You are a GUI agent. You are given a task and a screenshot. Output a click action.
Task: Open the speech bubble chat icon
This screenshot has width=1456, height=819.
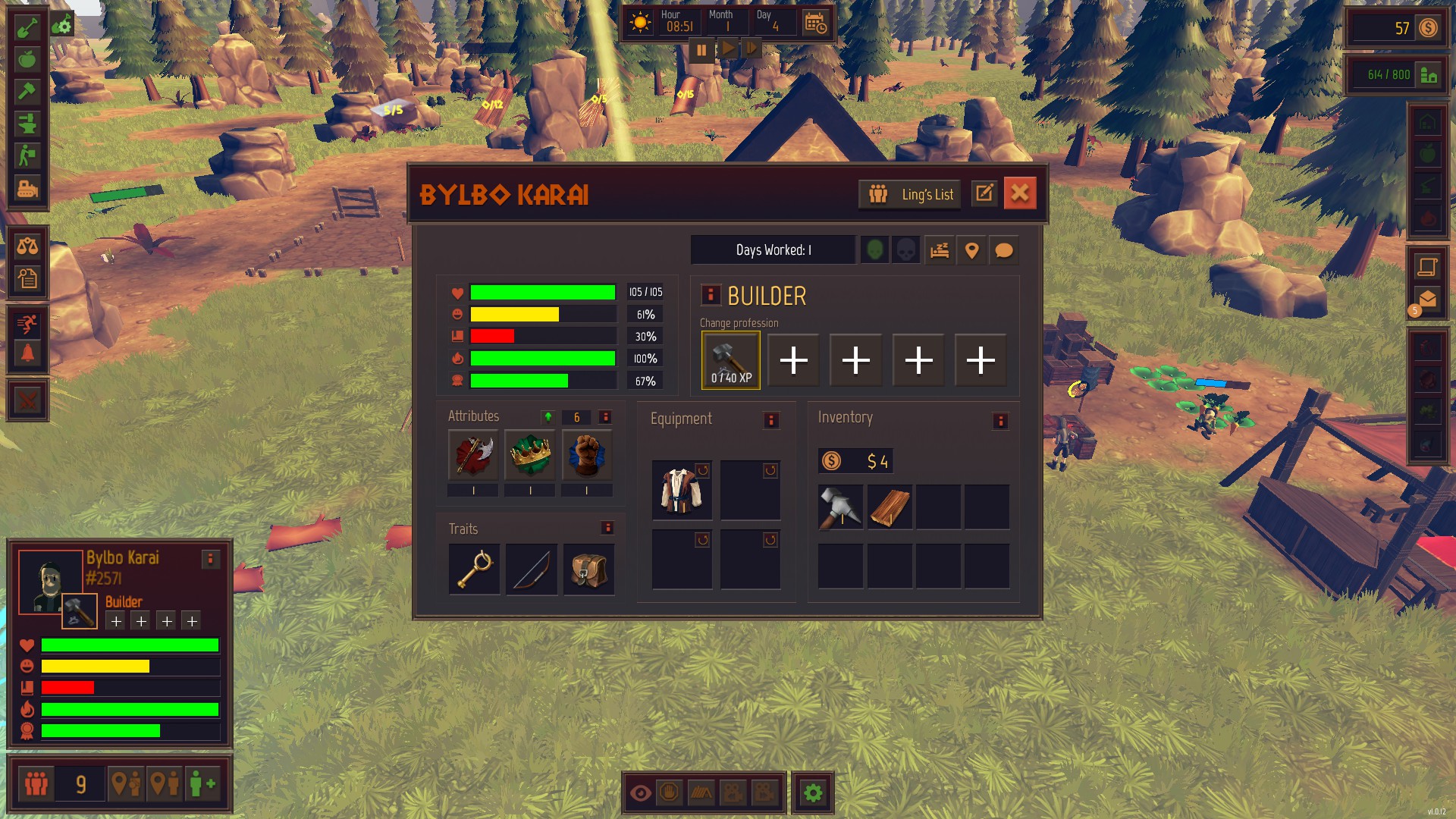[1003, 250]
